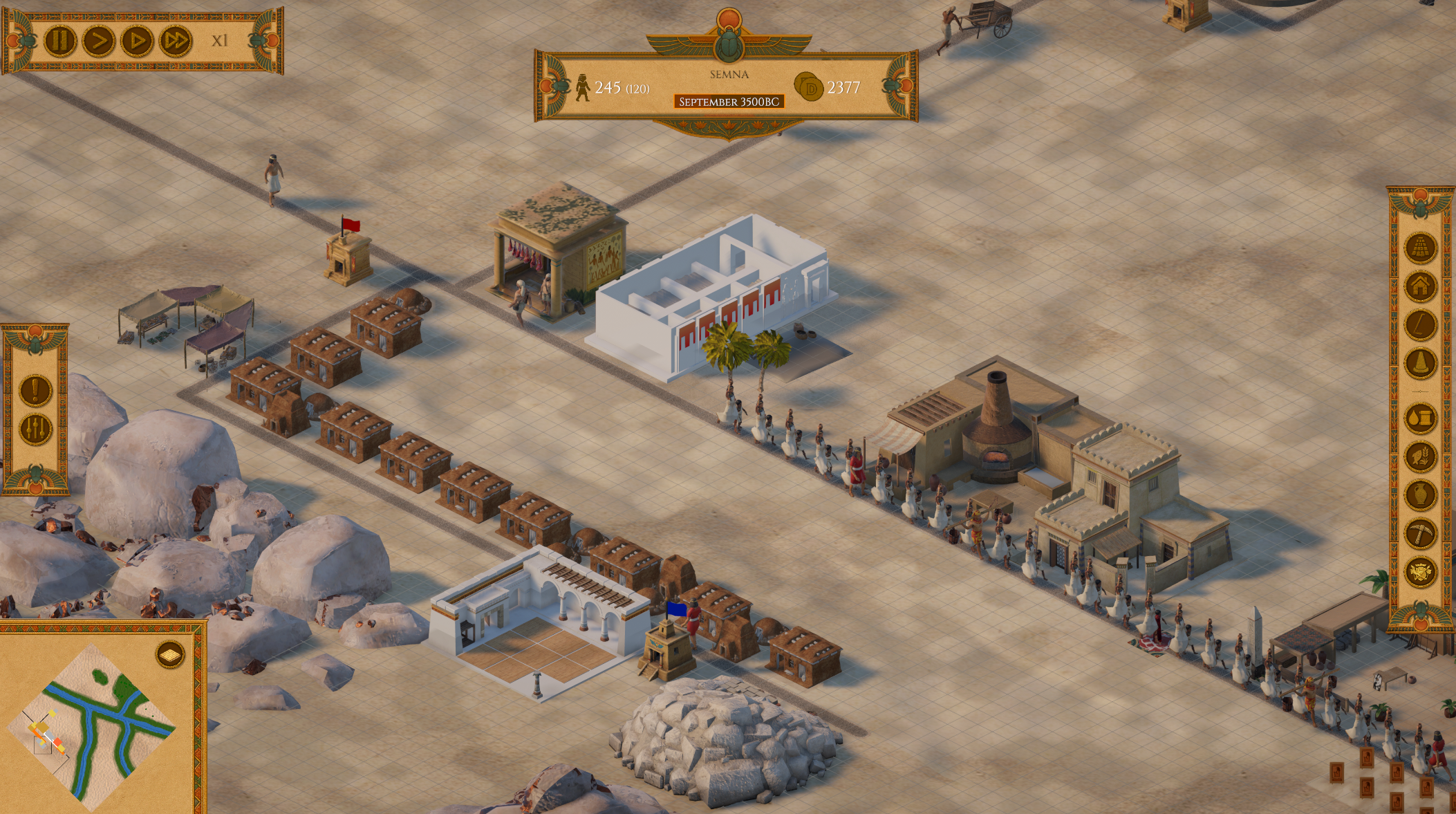This screenshot has width=1456, height=814.
Task: Switch to fast-forward speed
Action: click(x=176, y=40)
